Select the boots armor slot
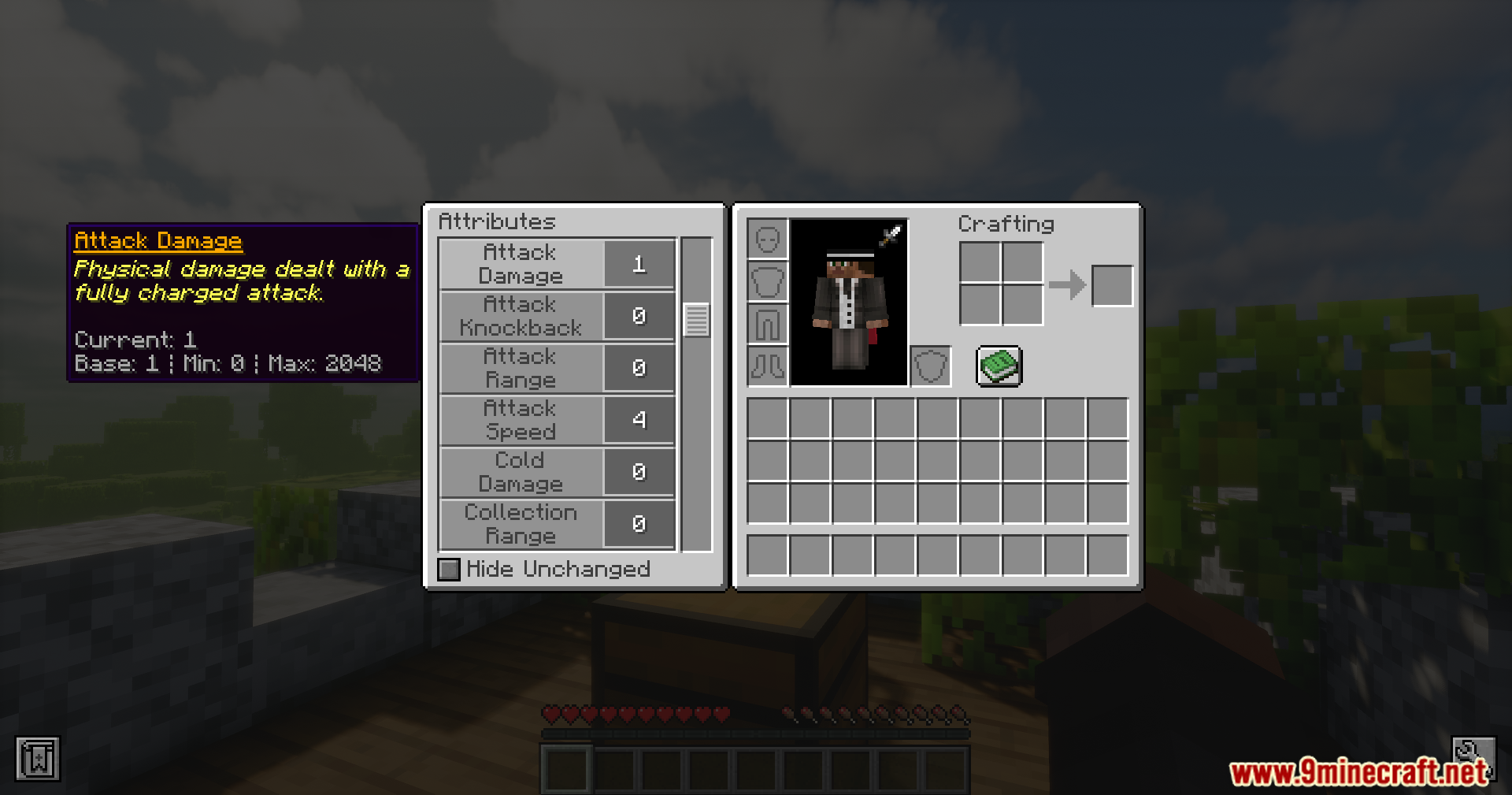Screen dimensions: 1512x795 click(767, 366)
